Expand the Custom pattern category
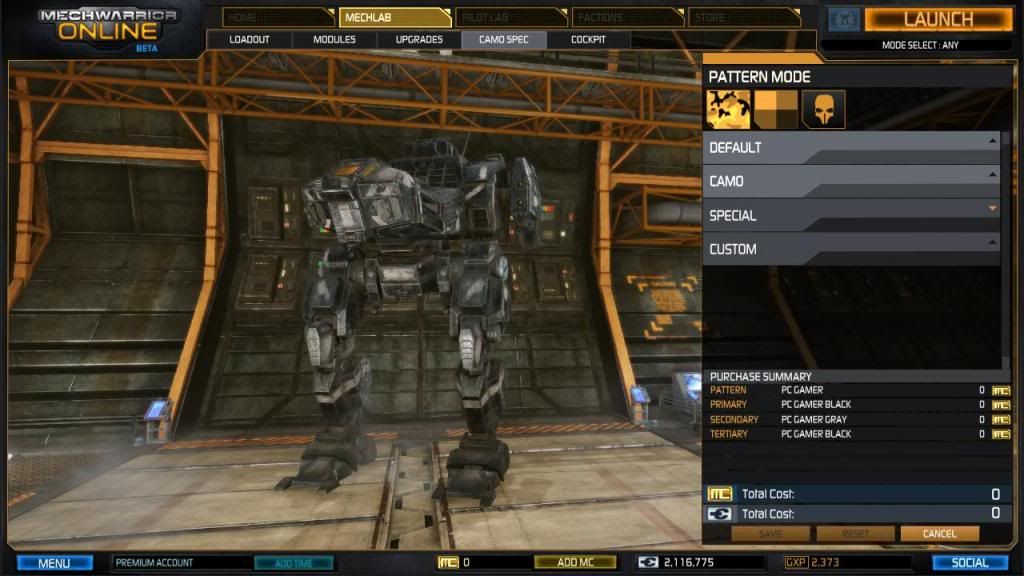 click(x=850, y=249)
